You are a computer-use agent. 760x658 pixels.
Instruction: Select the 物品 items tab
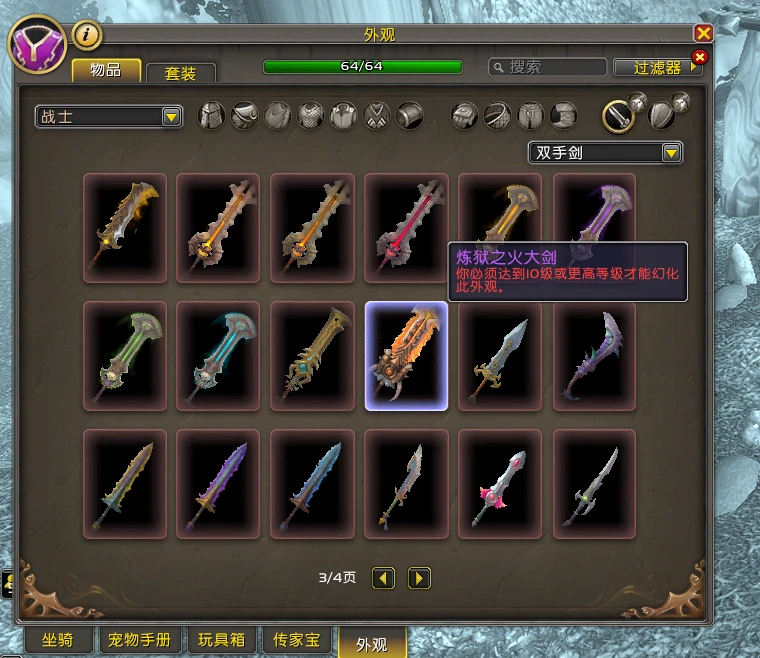pos(105,69)
